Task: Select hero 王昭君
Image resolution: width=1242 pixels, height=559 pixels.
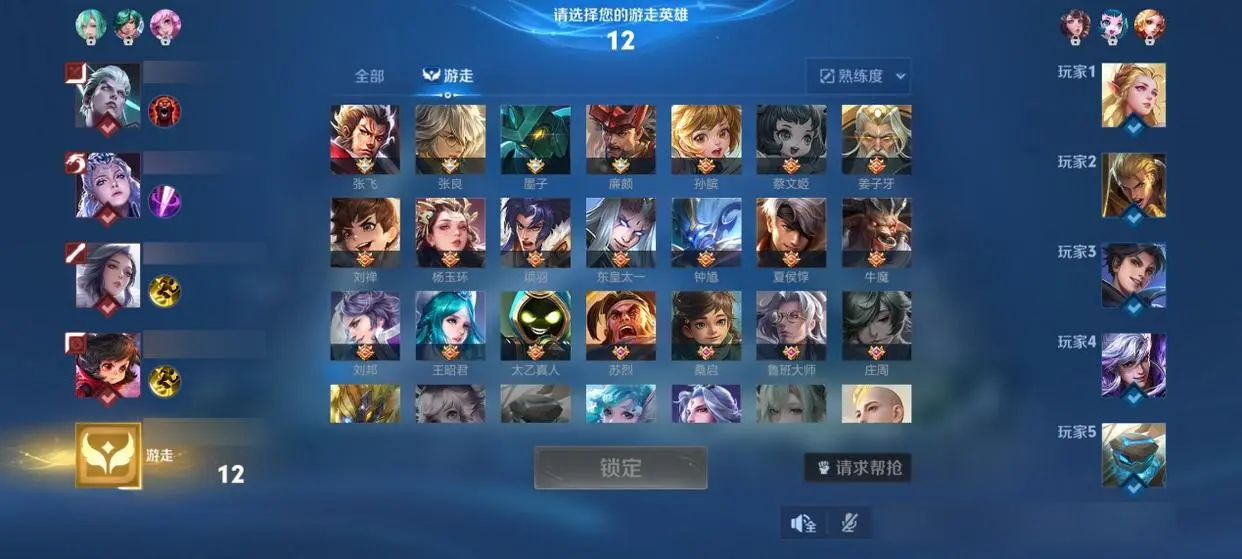Action: 450,325
